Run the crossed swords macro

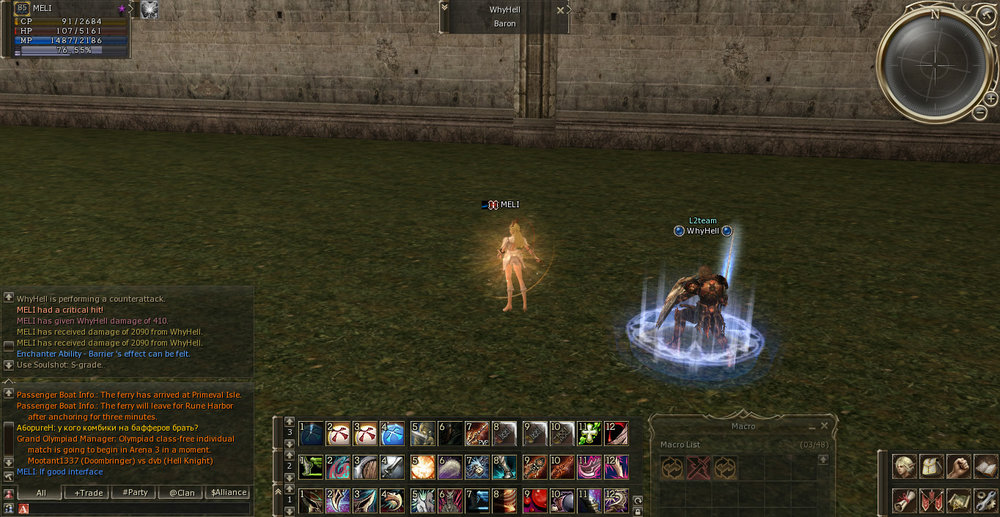click(x=698, y=468)
